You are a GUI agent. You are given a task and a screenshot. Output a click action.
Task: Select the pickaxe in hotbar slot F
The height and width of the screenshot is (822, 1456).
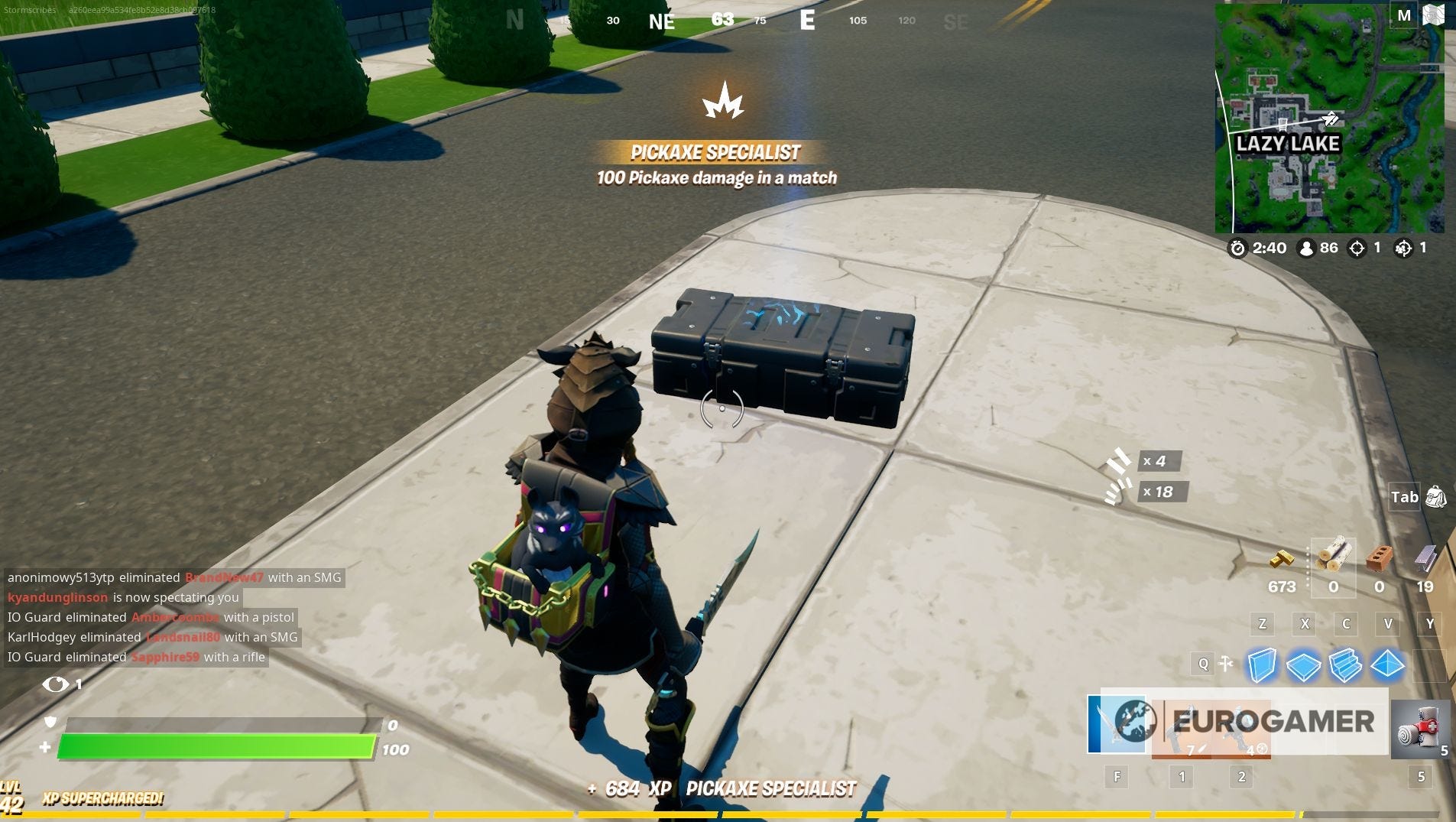point(1117,726)
